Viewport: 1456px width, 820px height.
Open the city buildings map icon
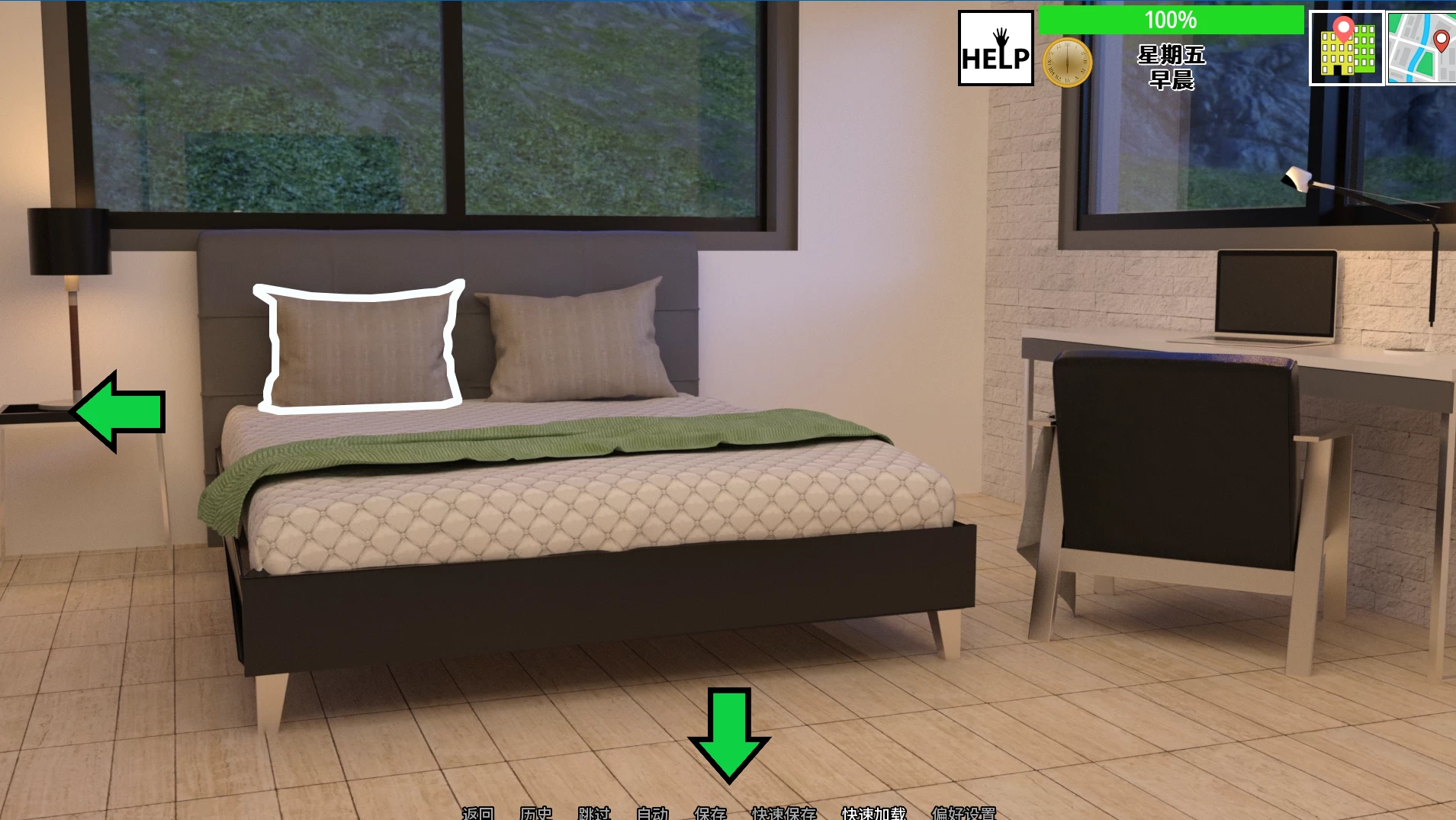pyautogui.click(x=1345, y=47)
